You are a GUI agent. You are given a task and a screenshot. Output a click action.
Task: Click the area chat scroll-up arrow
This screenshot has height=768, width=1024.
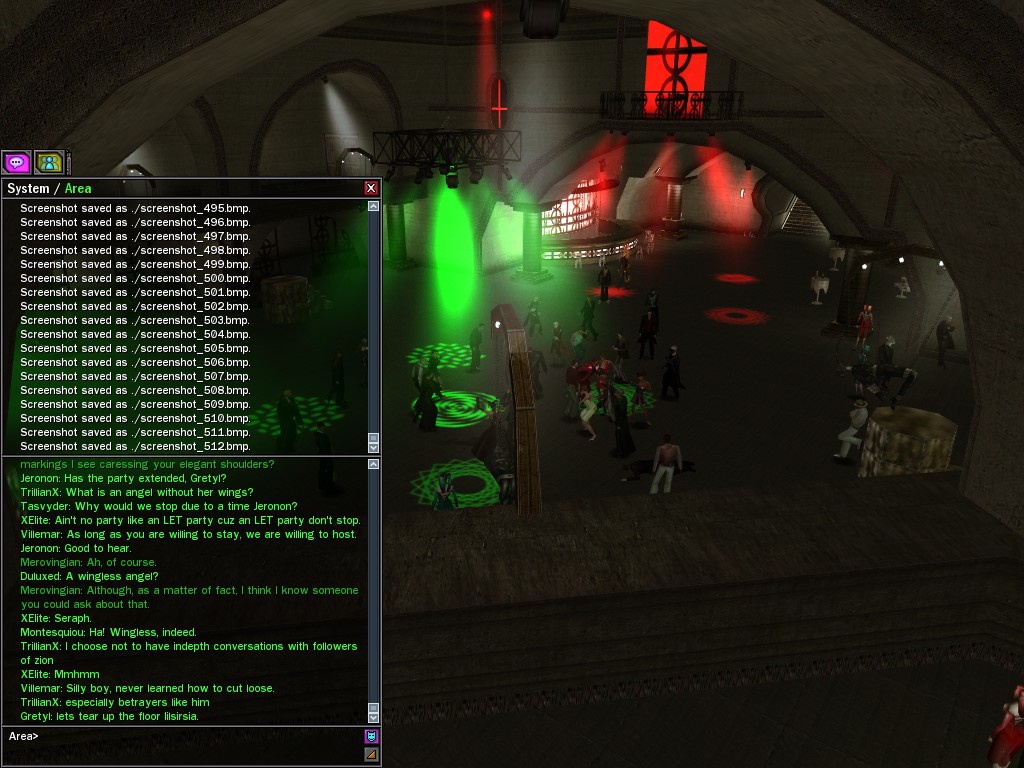tap(373, 465)
